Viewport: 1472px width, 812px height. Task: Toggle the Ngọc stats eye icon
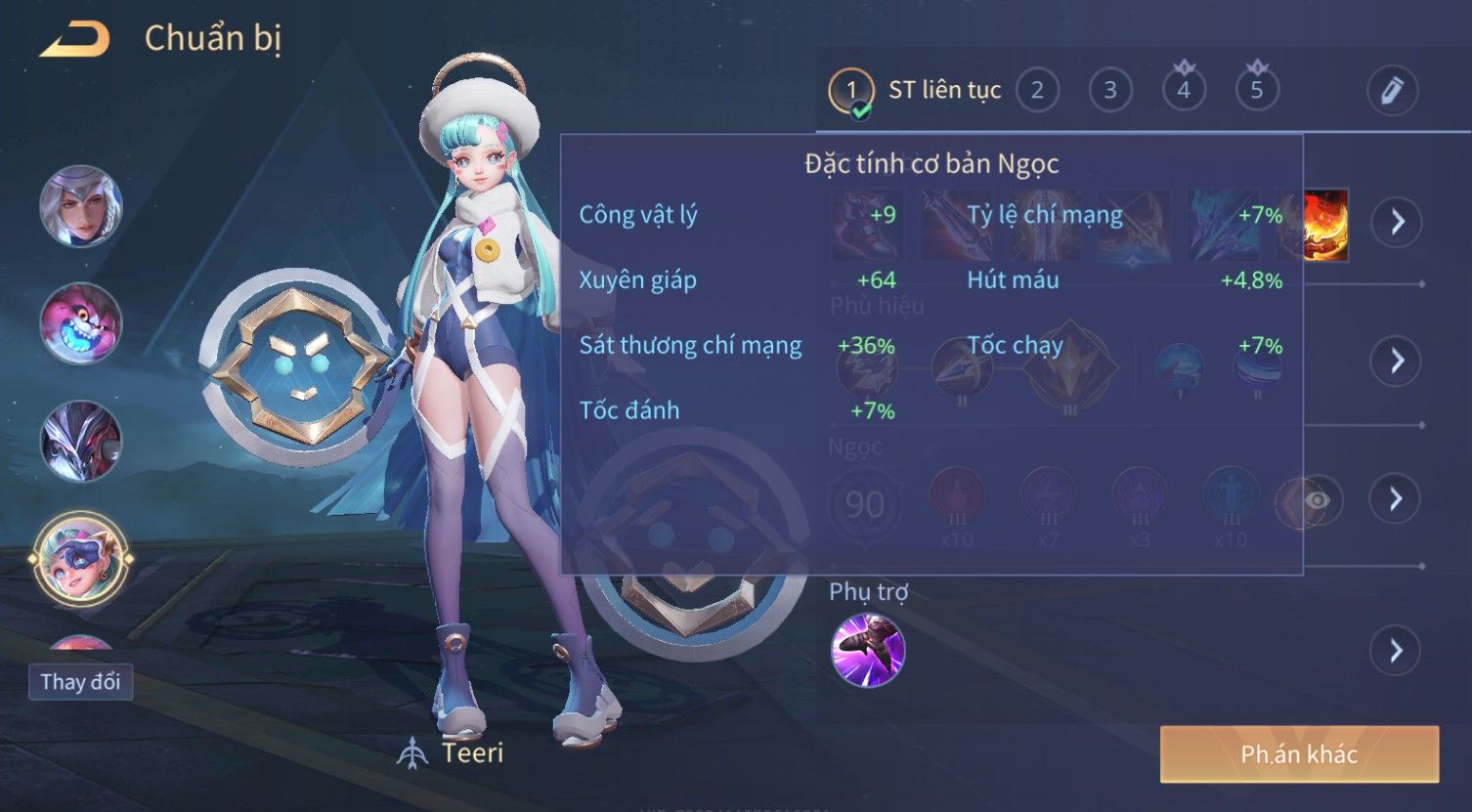point(1317,501)
